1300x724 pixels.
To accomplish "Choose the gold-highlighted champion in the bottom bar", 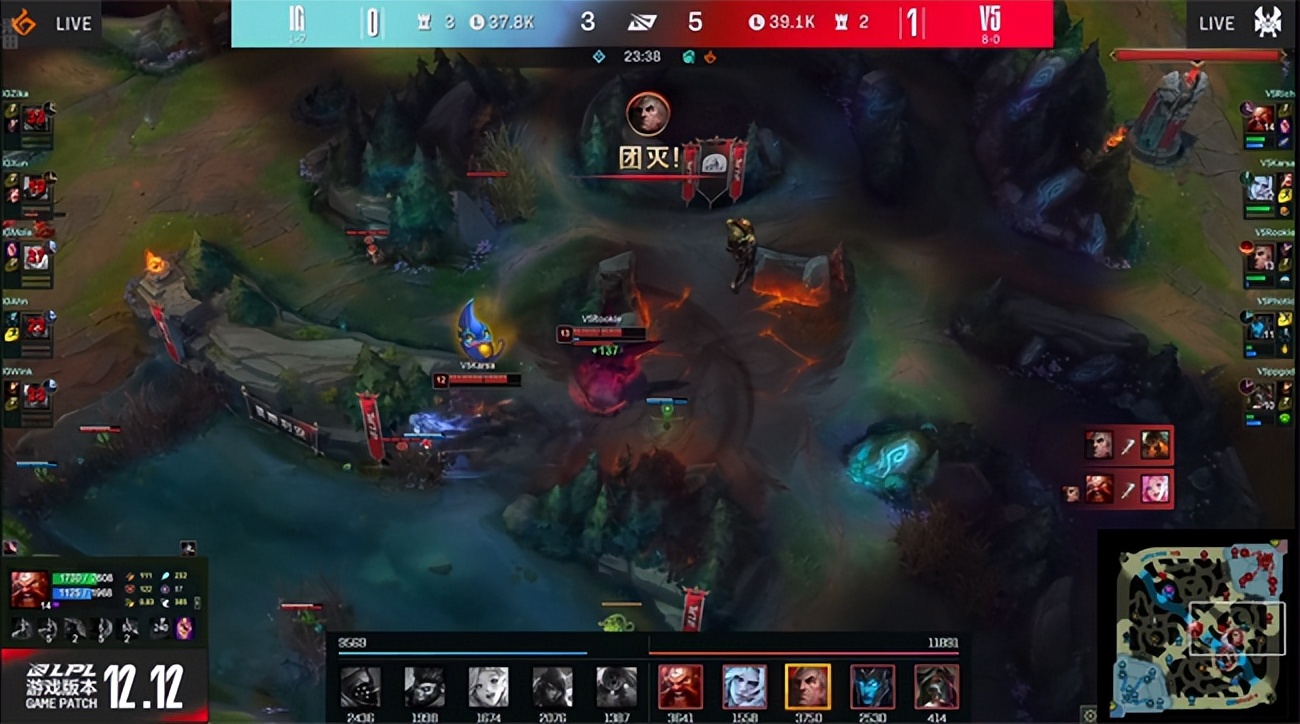I will (807, 687).
